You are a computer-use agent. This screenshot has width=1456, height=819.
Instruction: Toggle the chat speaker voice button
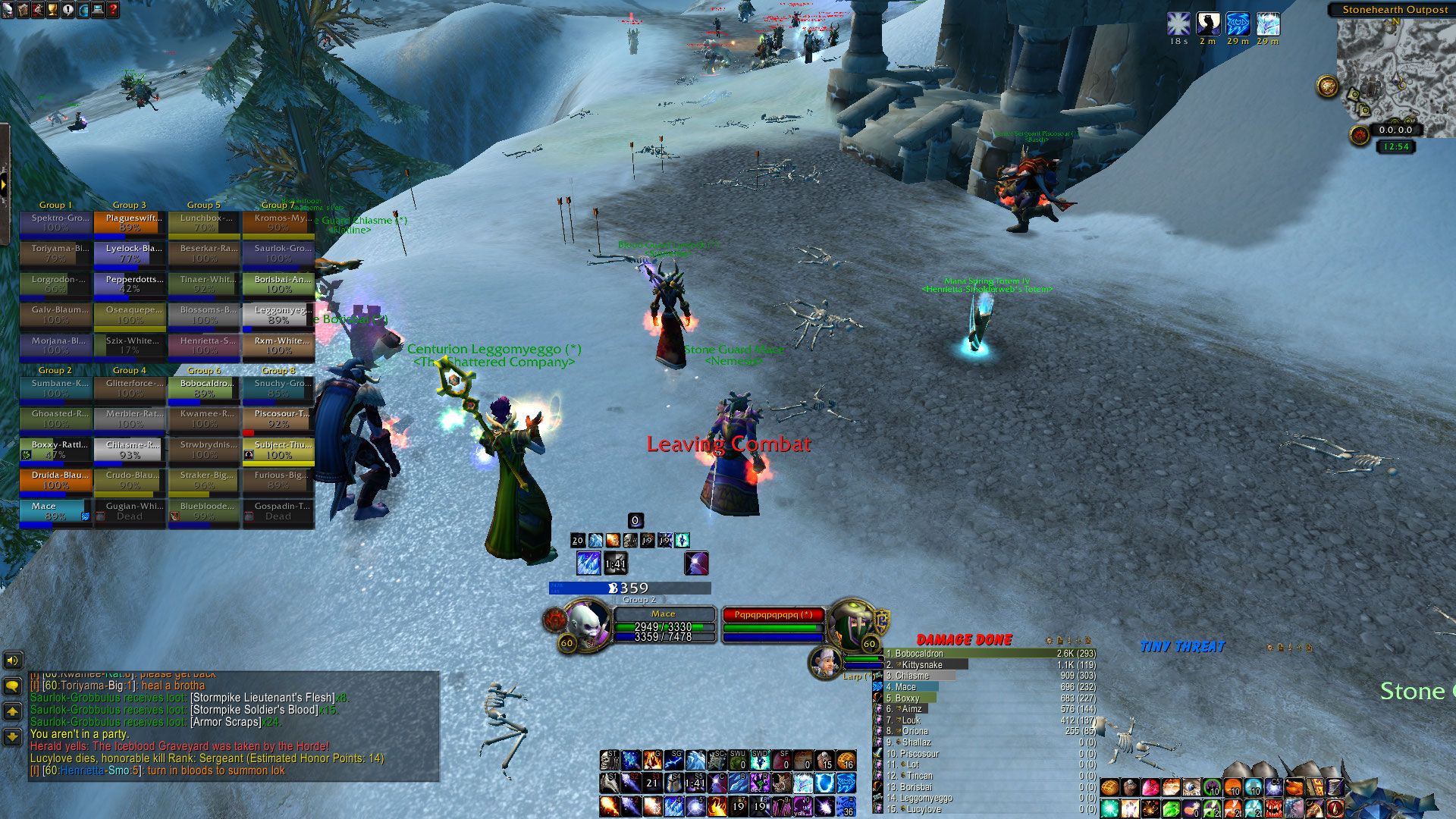click(x=12, y=661)
